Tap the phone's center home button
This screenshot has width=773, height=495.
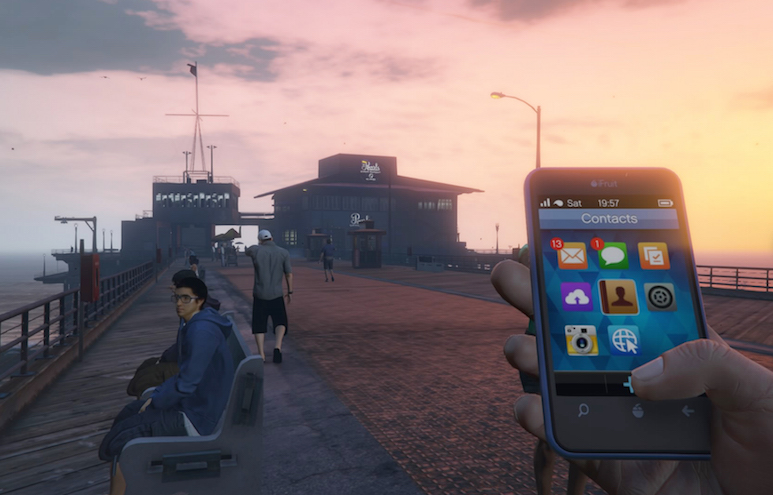[x=637, y=410]
